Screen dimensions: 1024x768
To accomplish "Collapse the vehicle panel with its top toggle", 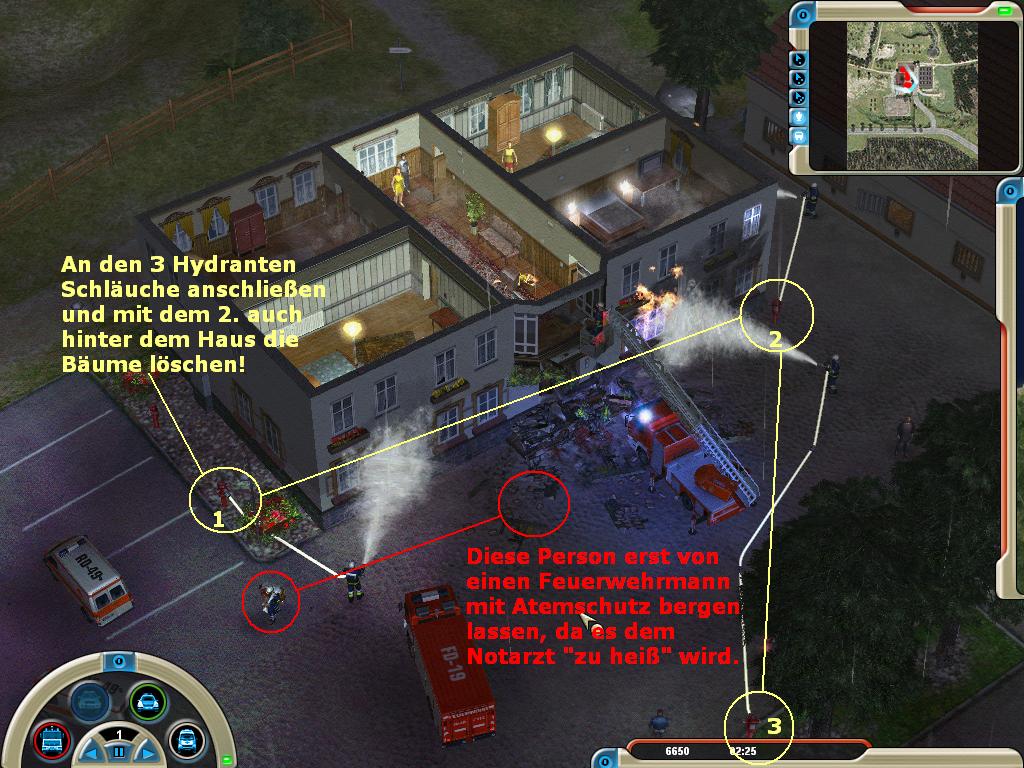I will click(x=118, y=661).
